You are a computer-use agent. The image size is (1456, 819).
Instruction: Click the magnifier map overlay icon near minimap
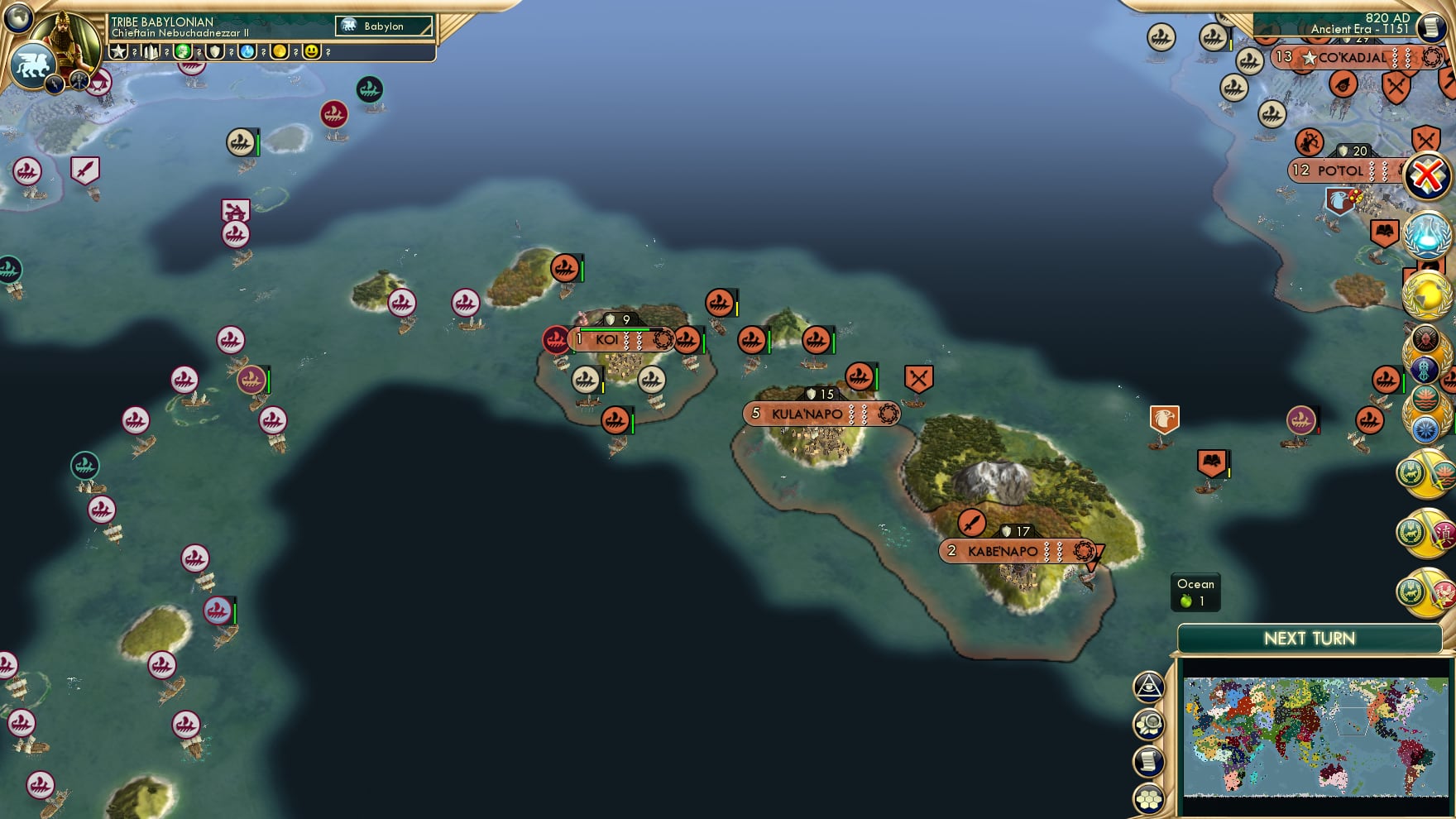pyautogui.click(x=1148, y=721)
